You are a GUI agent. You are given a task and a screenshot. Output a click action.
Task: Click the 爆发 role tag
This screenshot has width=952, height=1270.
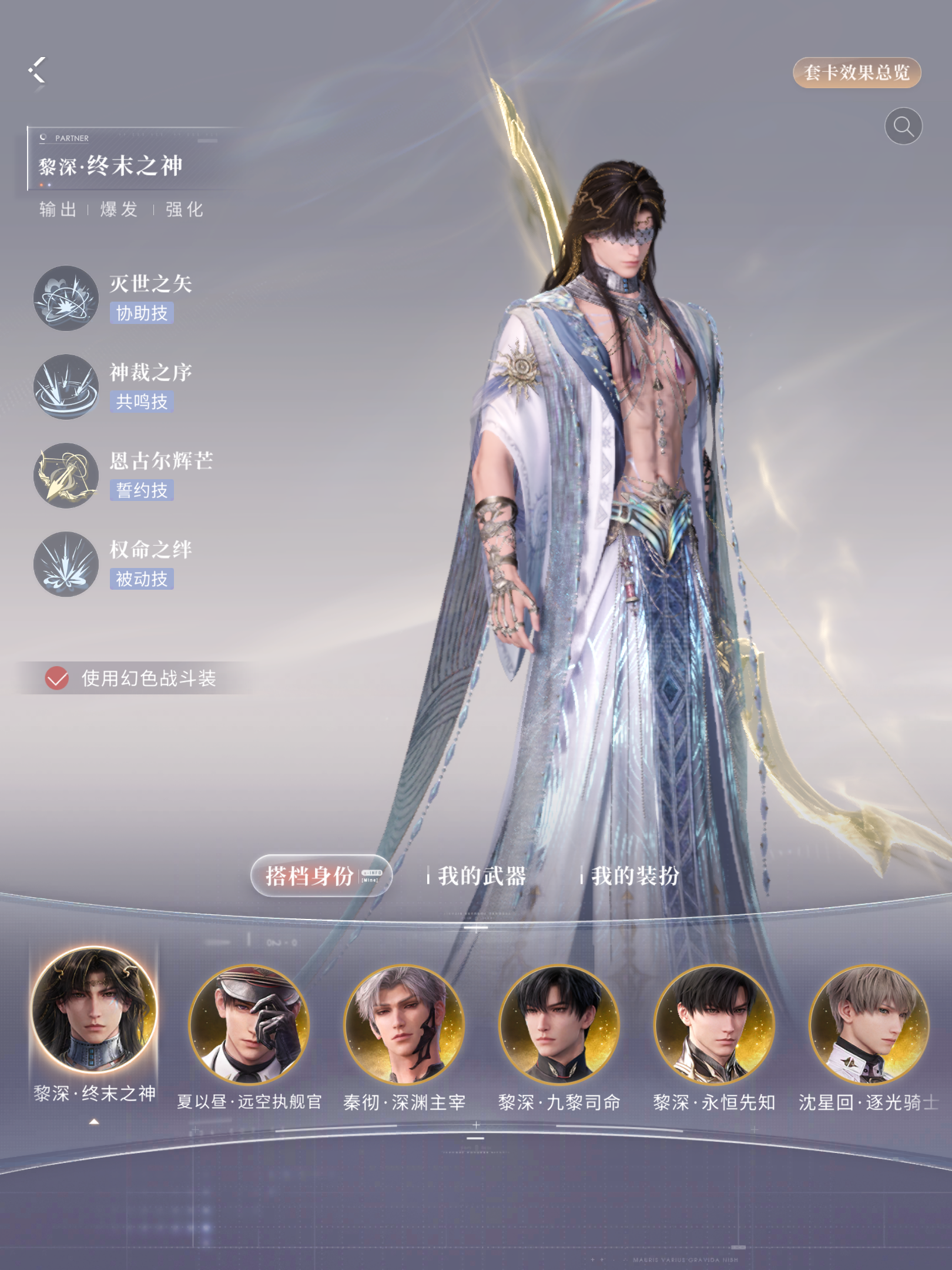pyautogui.click(x=119, y=210)
